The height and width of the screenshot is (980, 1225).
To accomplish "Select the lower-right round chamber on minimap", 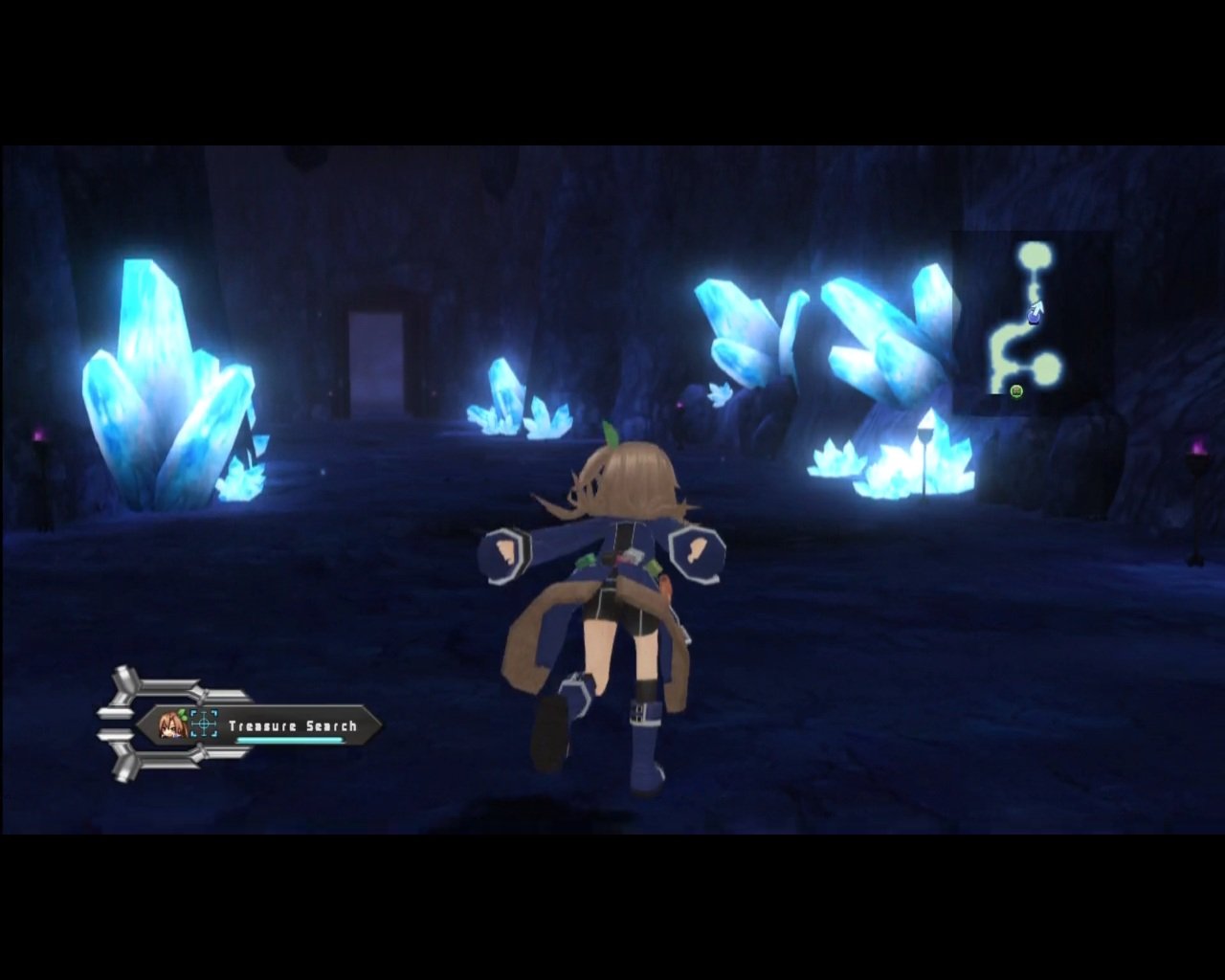I will [1046, 367].
